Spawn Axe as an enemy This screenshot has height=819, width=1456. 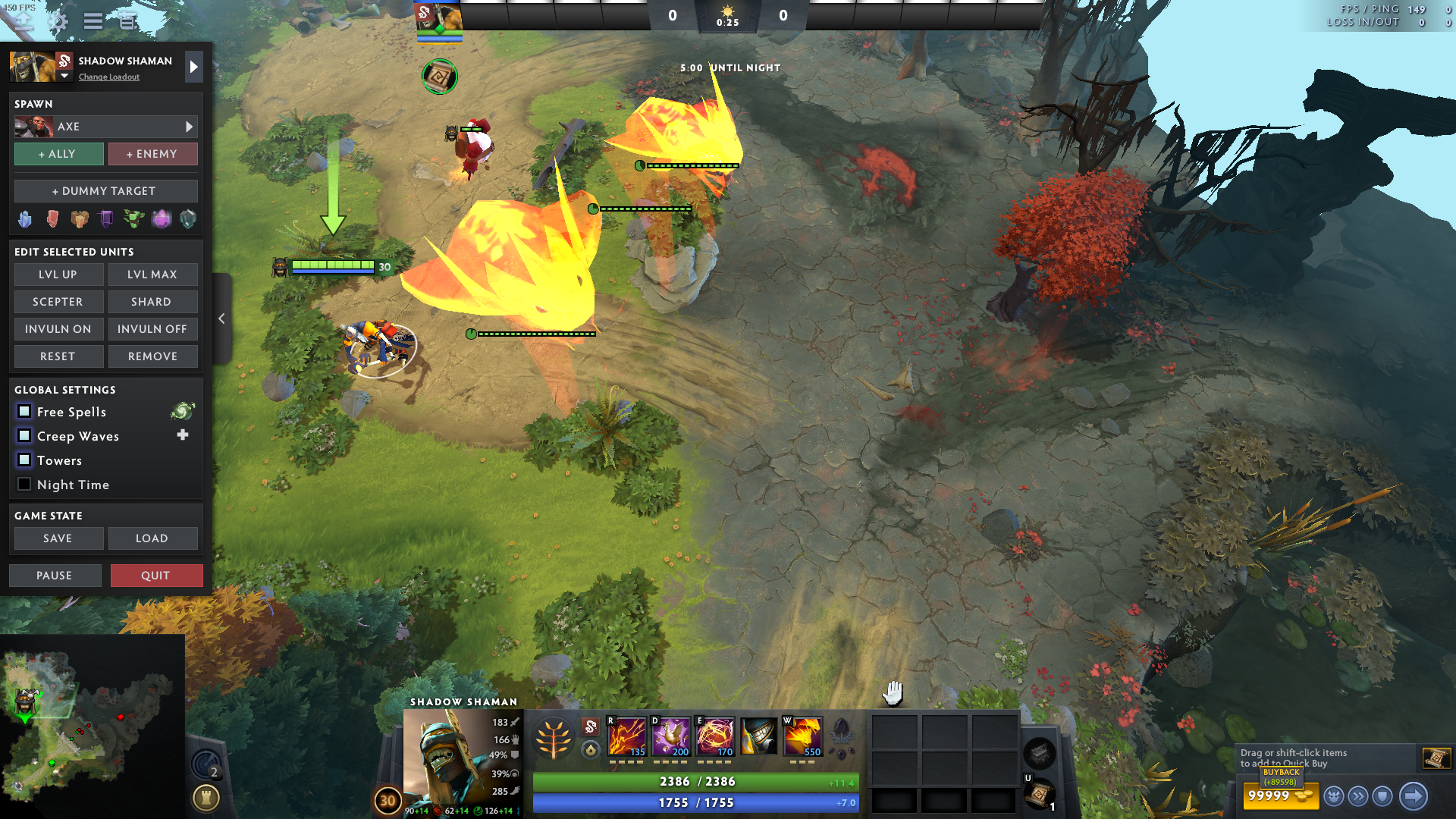coord(152,154)
